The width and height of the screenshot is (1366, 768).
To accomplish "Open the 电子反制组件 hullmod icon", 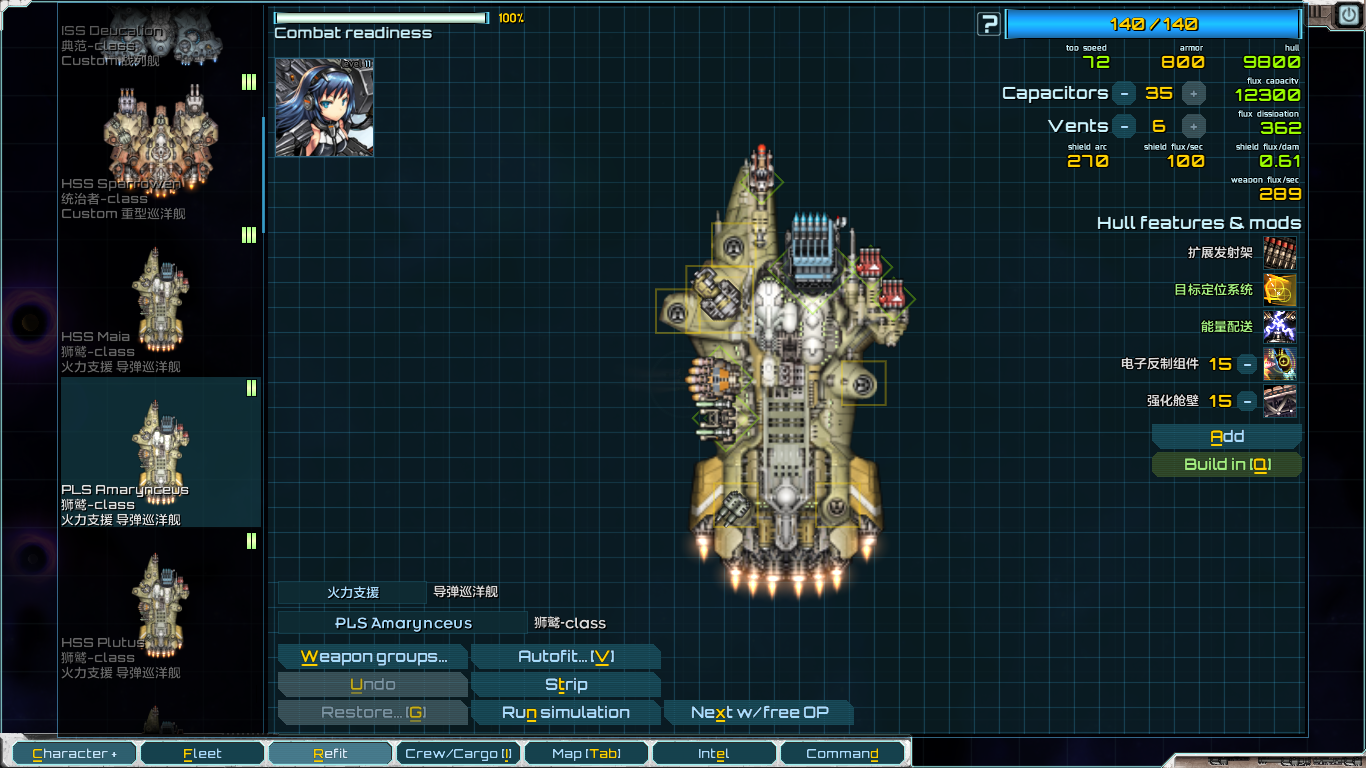I will [1281, 364].
